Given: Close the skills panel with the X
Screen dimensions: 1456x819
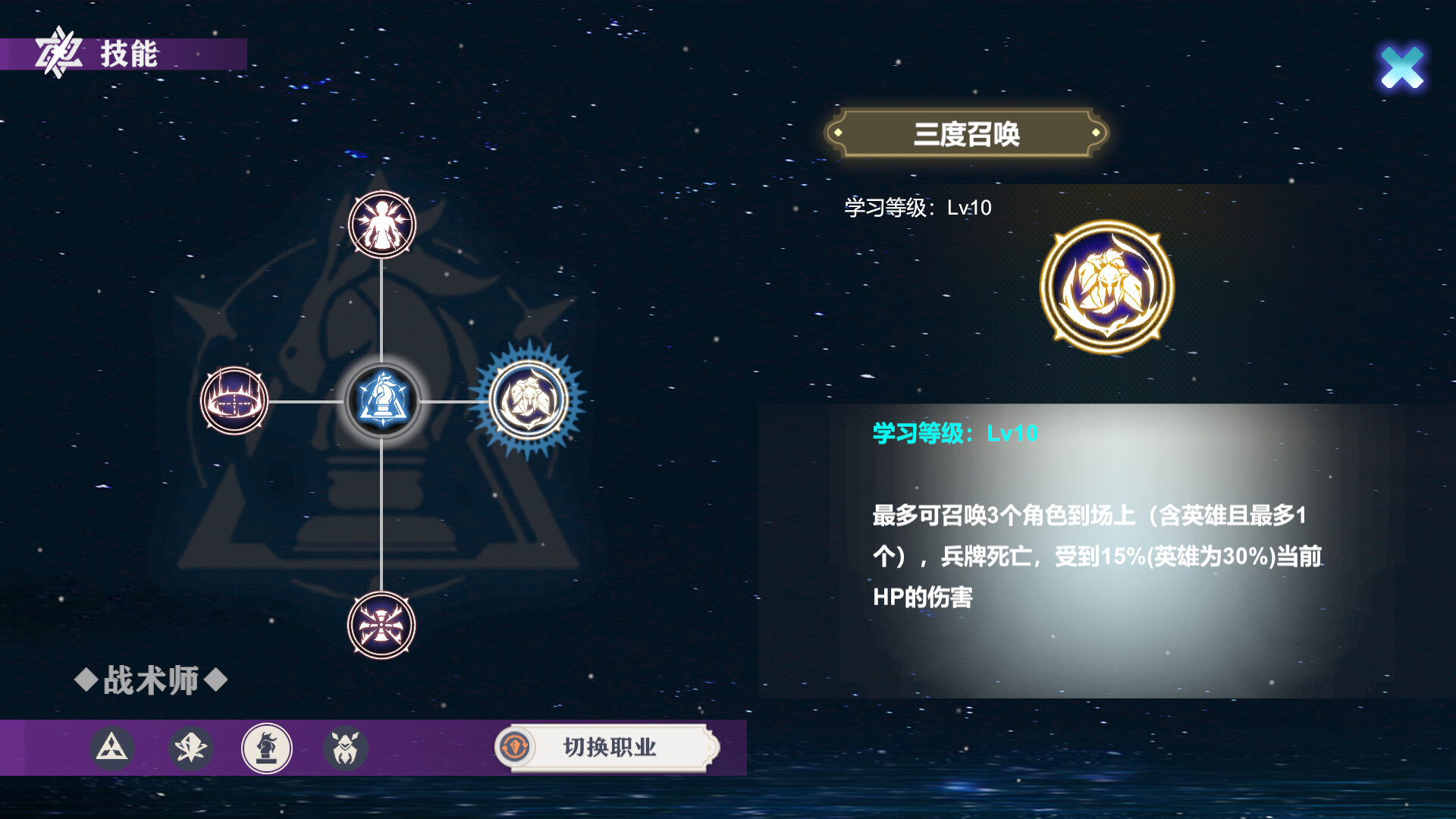Looking at the screenshot, I should pos(1402,67).
